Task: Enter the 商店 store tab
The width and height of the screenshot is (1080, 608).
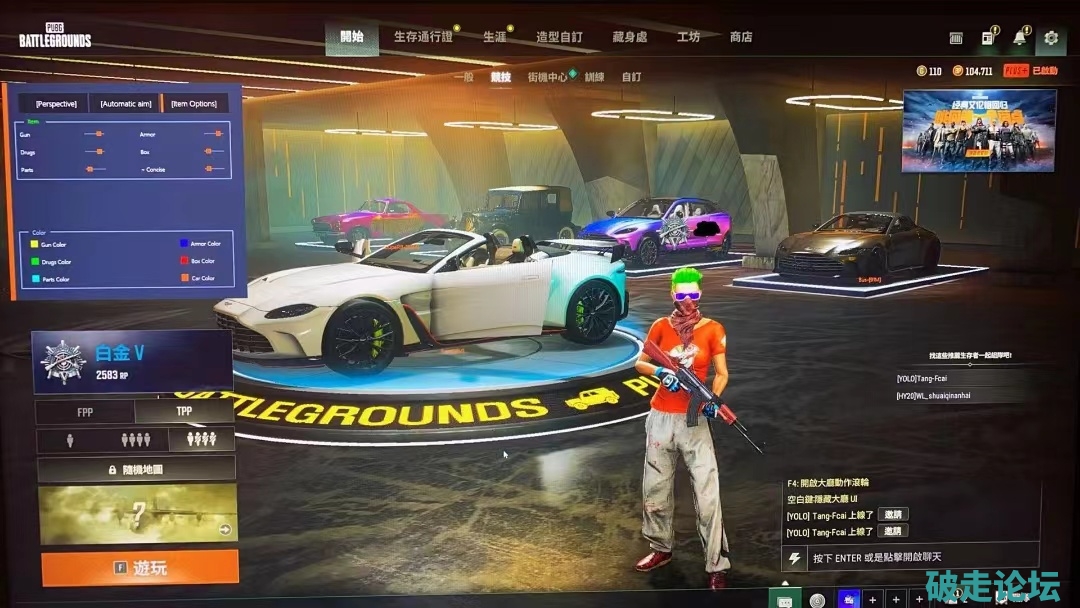Action: coord(741,37)
